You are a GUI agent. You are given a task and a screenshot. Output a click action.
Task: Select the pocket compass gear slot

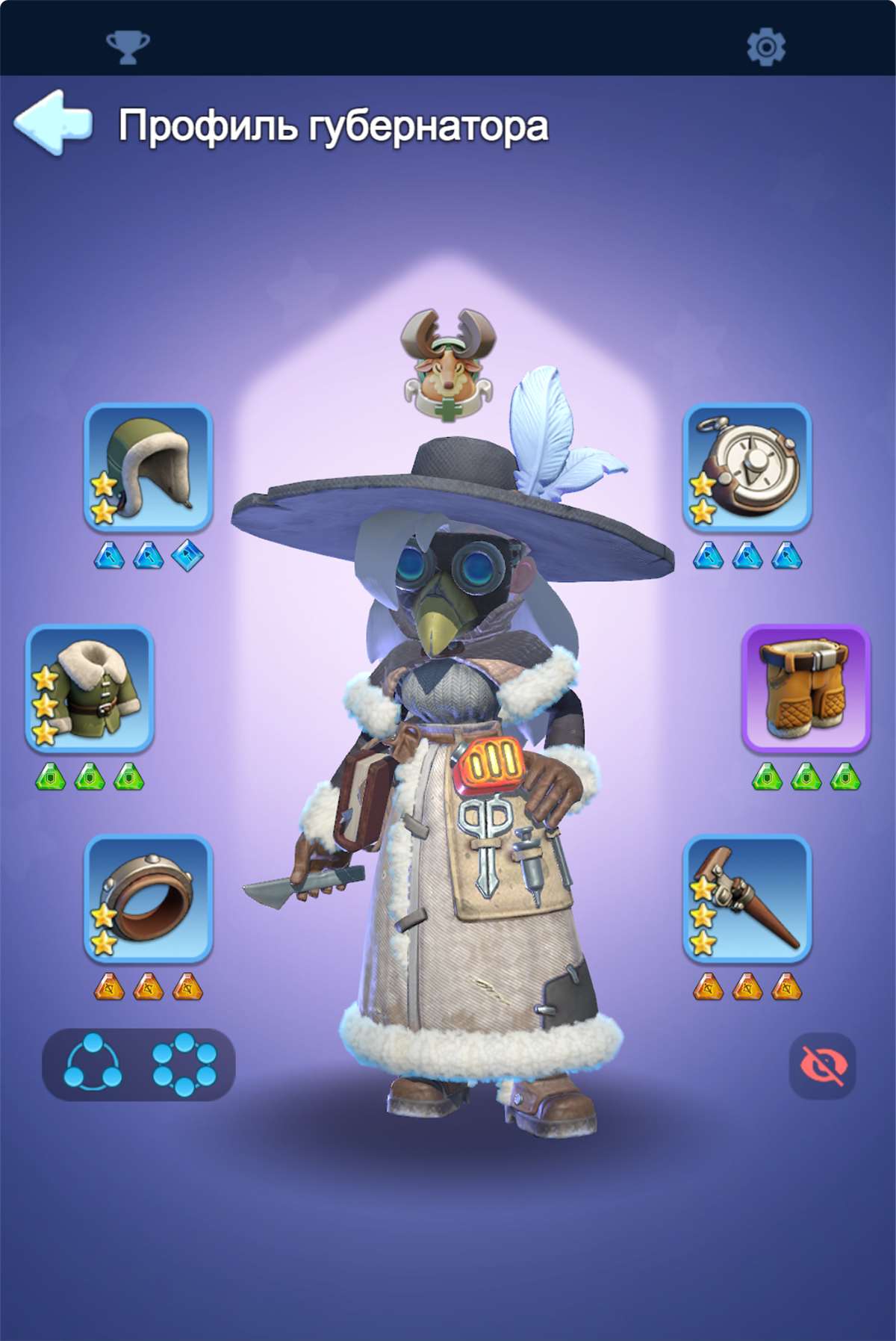(747, 467)
